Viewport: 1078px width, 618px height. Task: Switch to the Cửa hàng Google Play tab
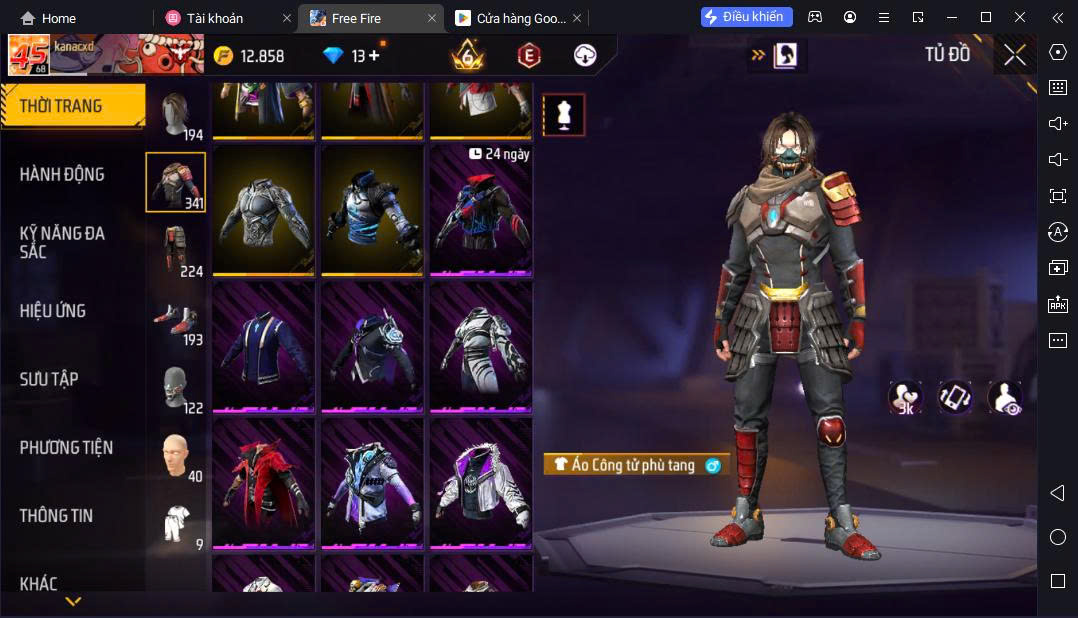coord(511,18)
